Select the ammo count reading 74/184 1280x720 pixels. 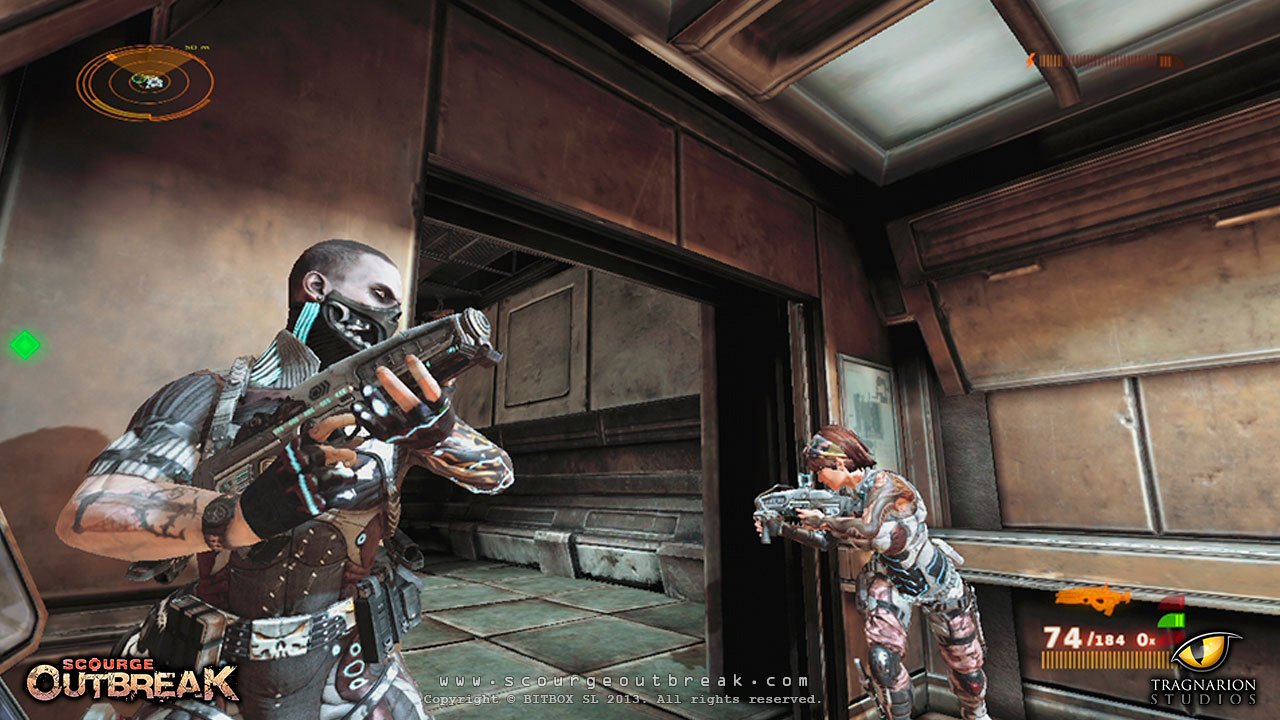click(1085, 637)
